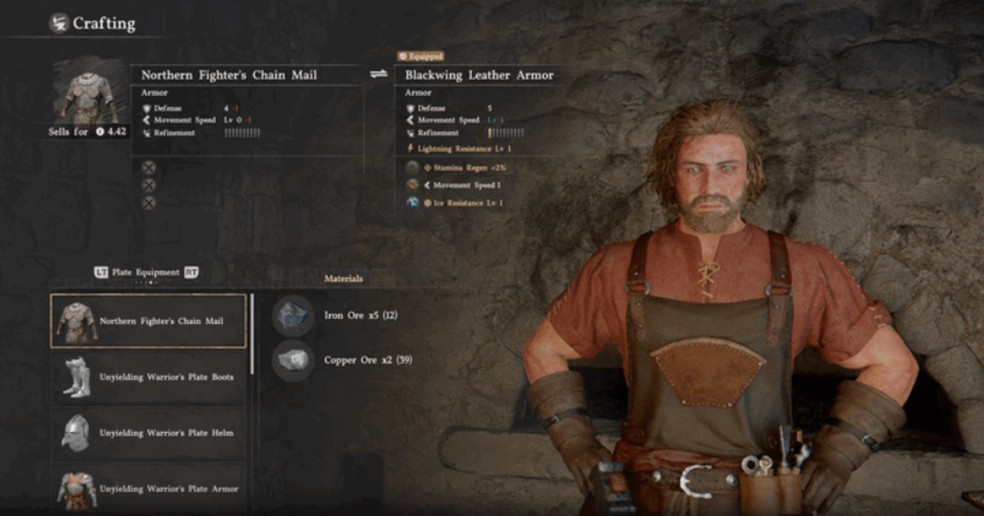This screenshot has width=984, height=516.
Task: Select Northern Fighter's Chain Mail recipe
Action: click(148, 321)
